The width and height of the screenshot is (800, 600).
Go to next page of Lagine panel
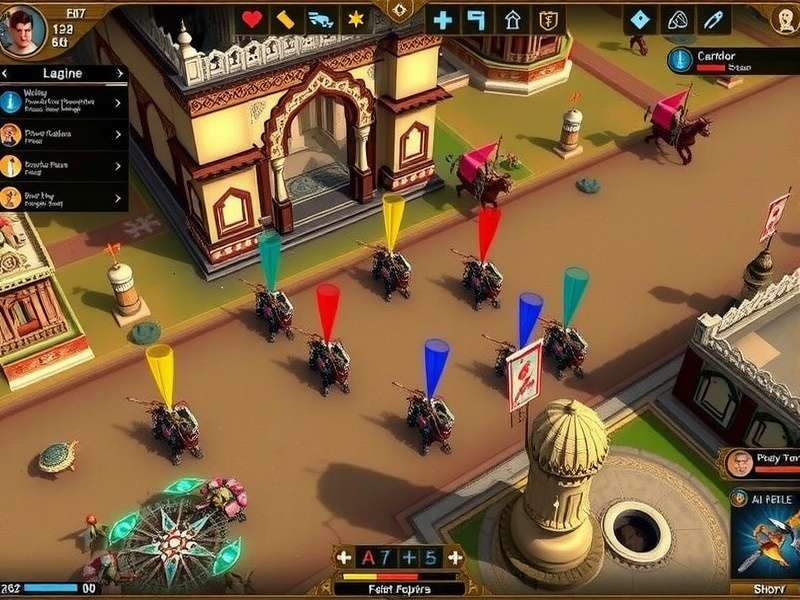[121, 73]
